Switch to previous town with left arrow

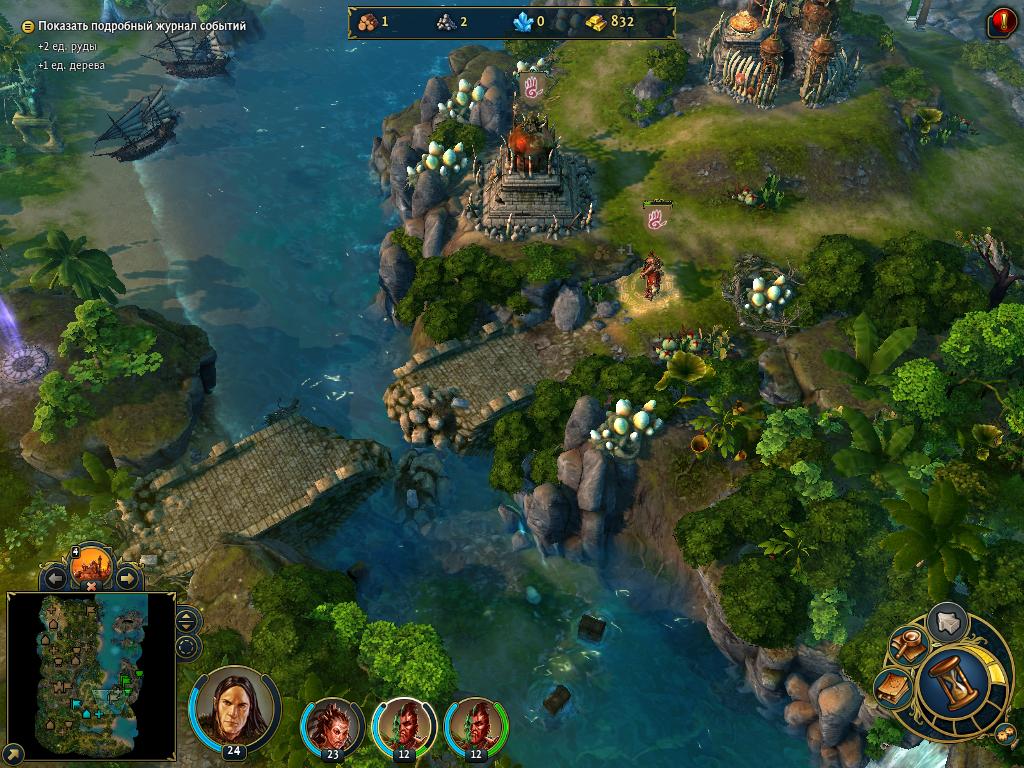point(55,577)
